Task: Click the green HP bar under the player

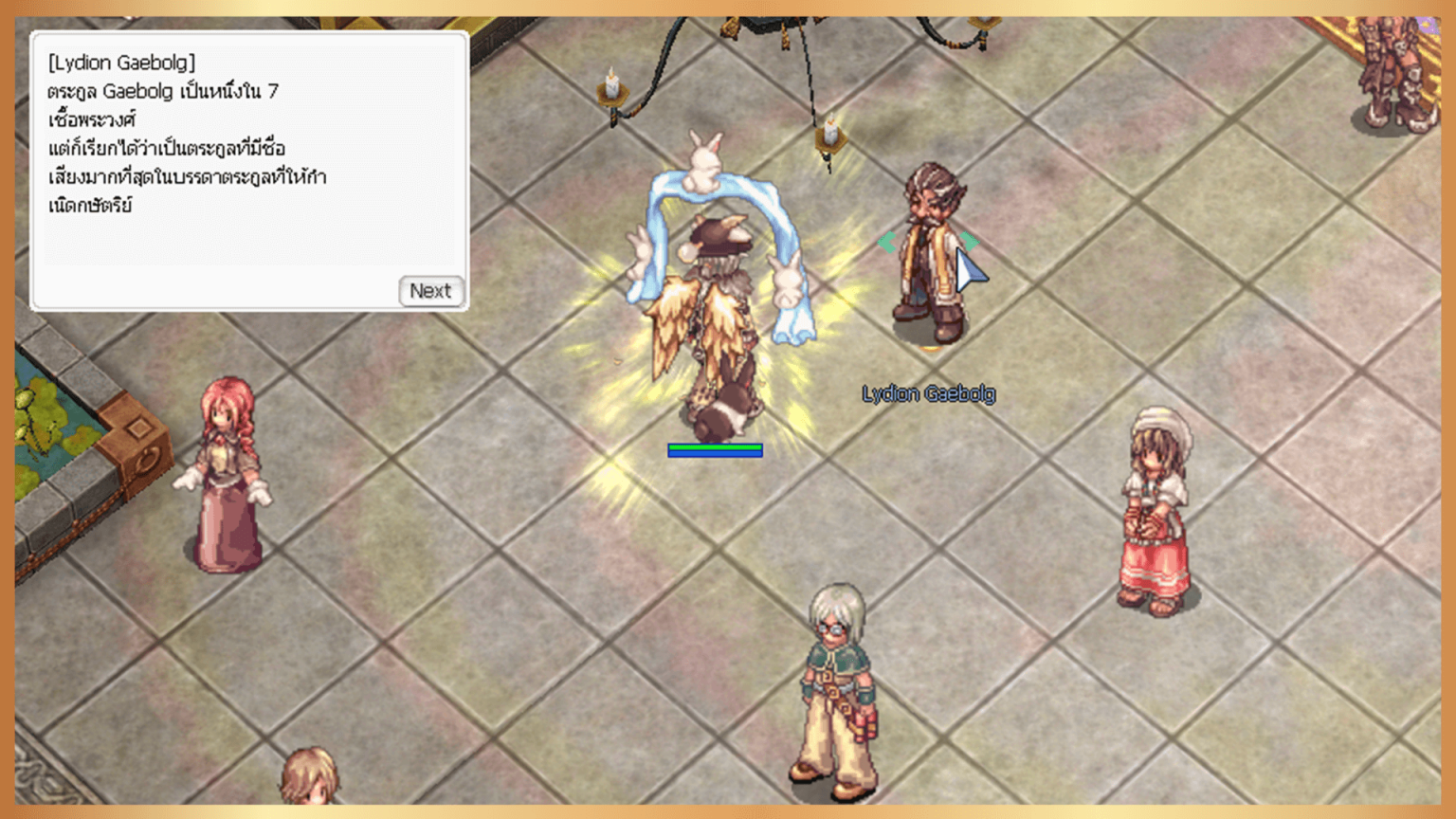Action: [x=716, y=445]
